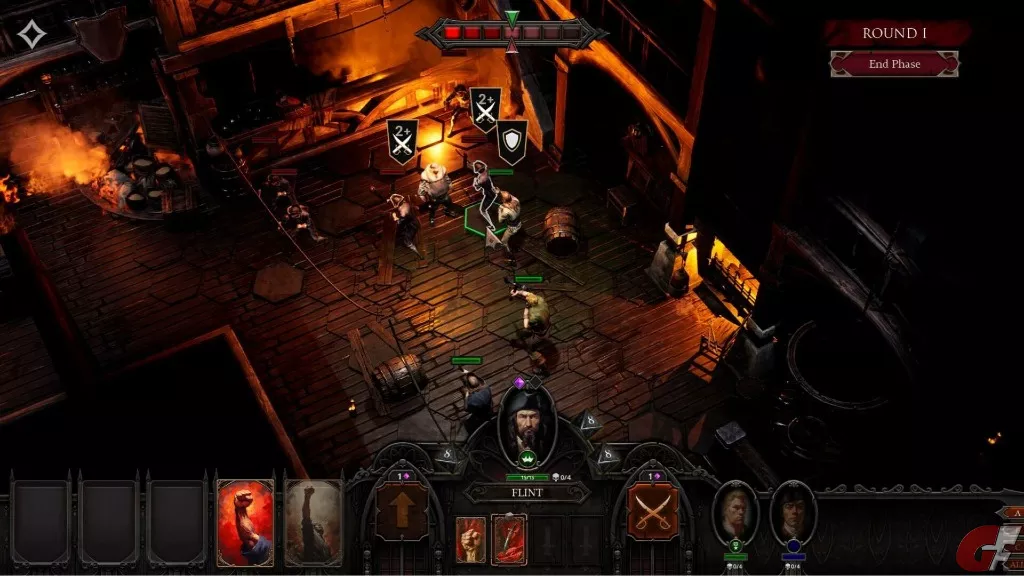Switch to the blond-haired crew member portrait
This screenshot has height=576, width=1024.
click(736, 512)
